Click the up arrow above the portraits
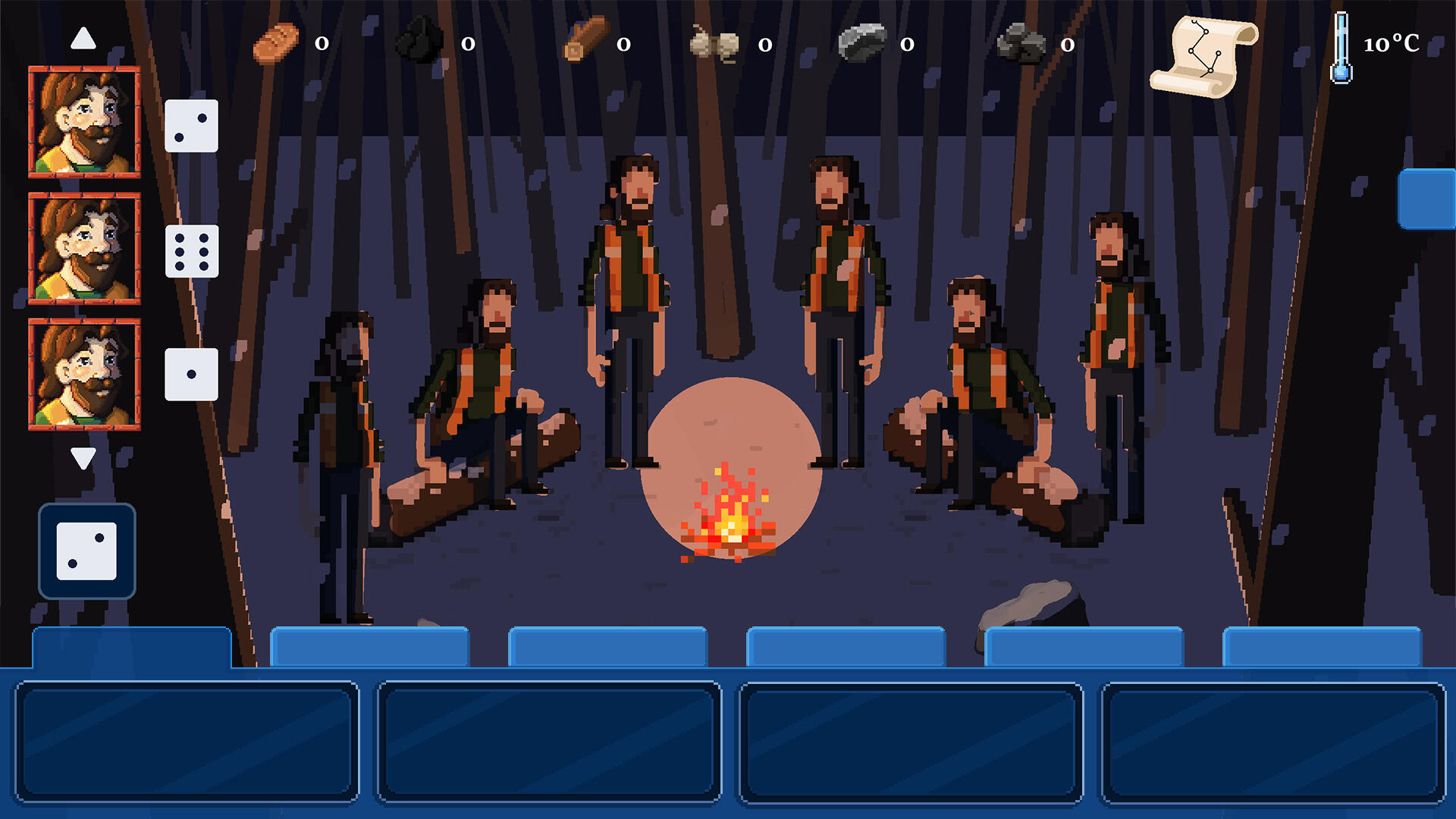 [83, 38]
